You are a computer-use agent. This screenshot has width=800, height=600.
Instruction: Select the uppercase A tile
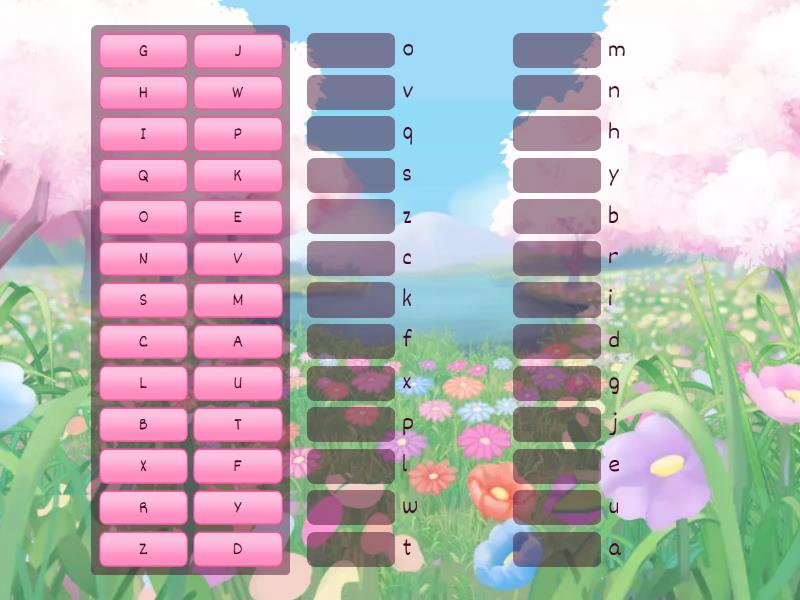[x=238, y=342]
